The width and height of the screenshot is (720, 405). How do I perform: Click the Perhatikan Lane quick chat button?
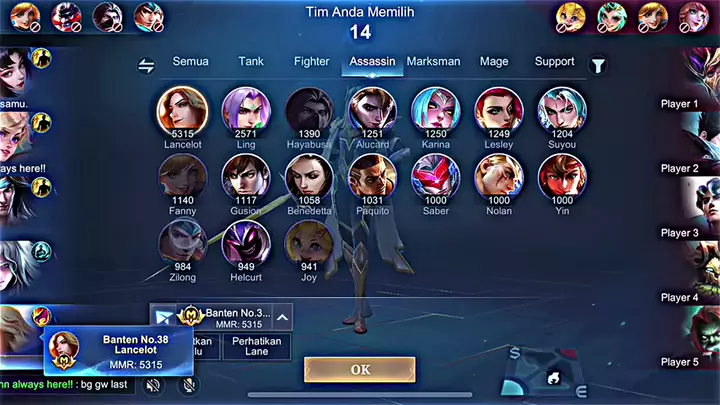coord(258,346)
